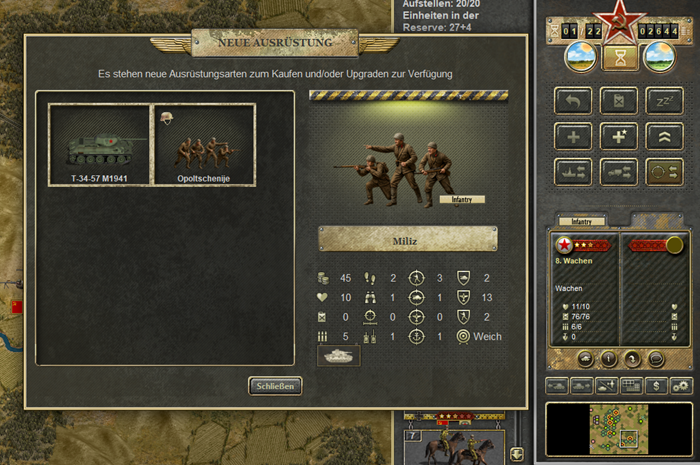Open game settings with the gears button
This screenshot has width=700, height=465.
click(681, 385)
